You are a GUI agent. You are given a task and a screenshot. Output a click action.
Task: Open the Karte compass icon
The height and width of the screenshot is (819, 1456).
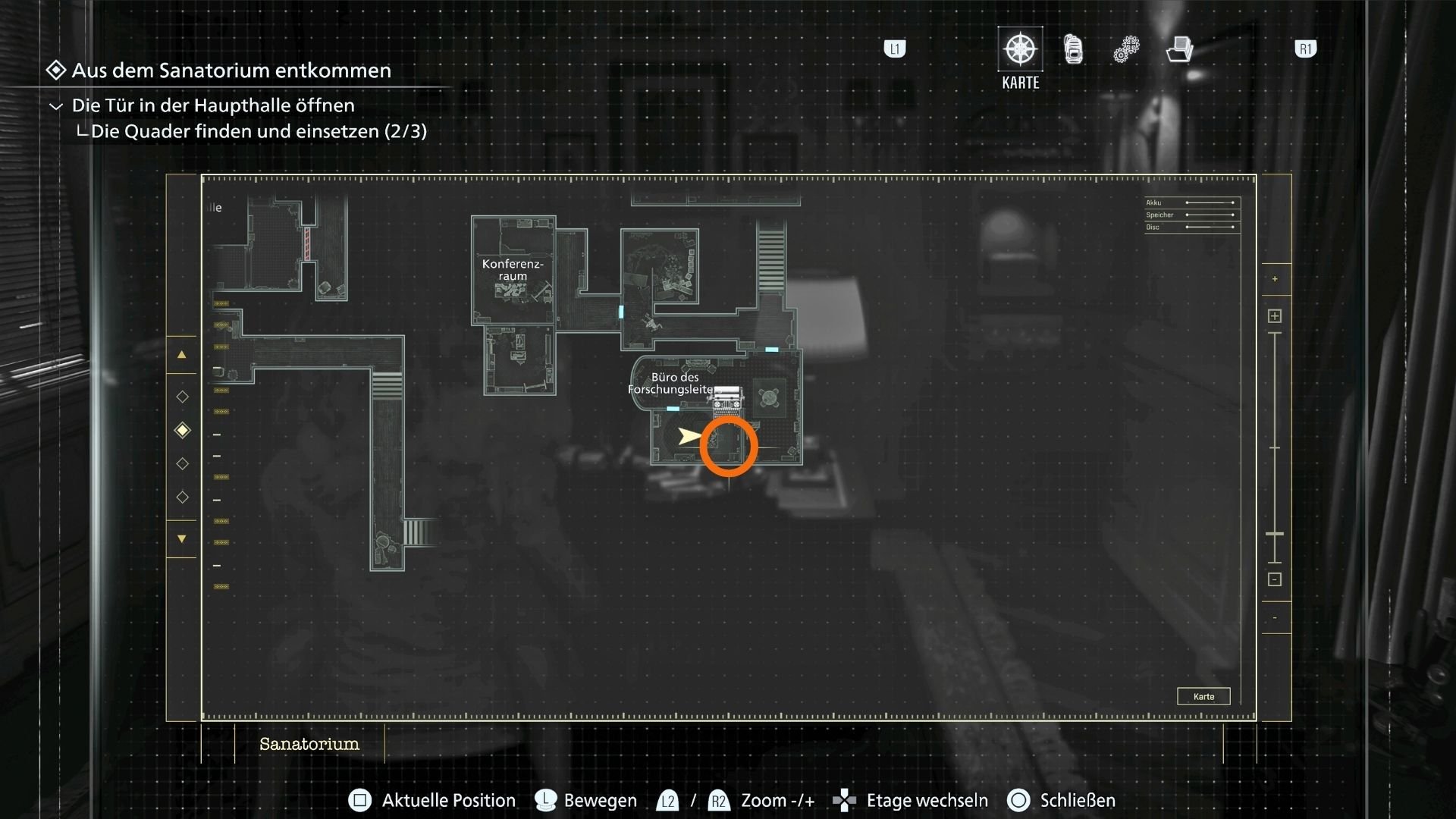1019,49
